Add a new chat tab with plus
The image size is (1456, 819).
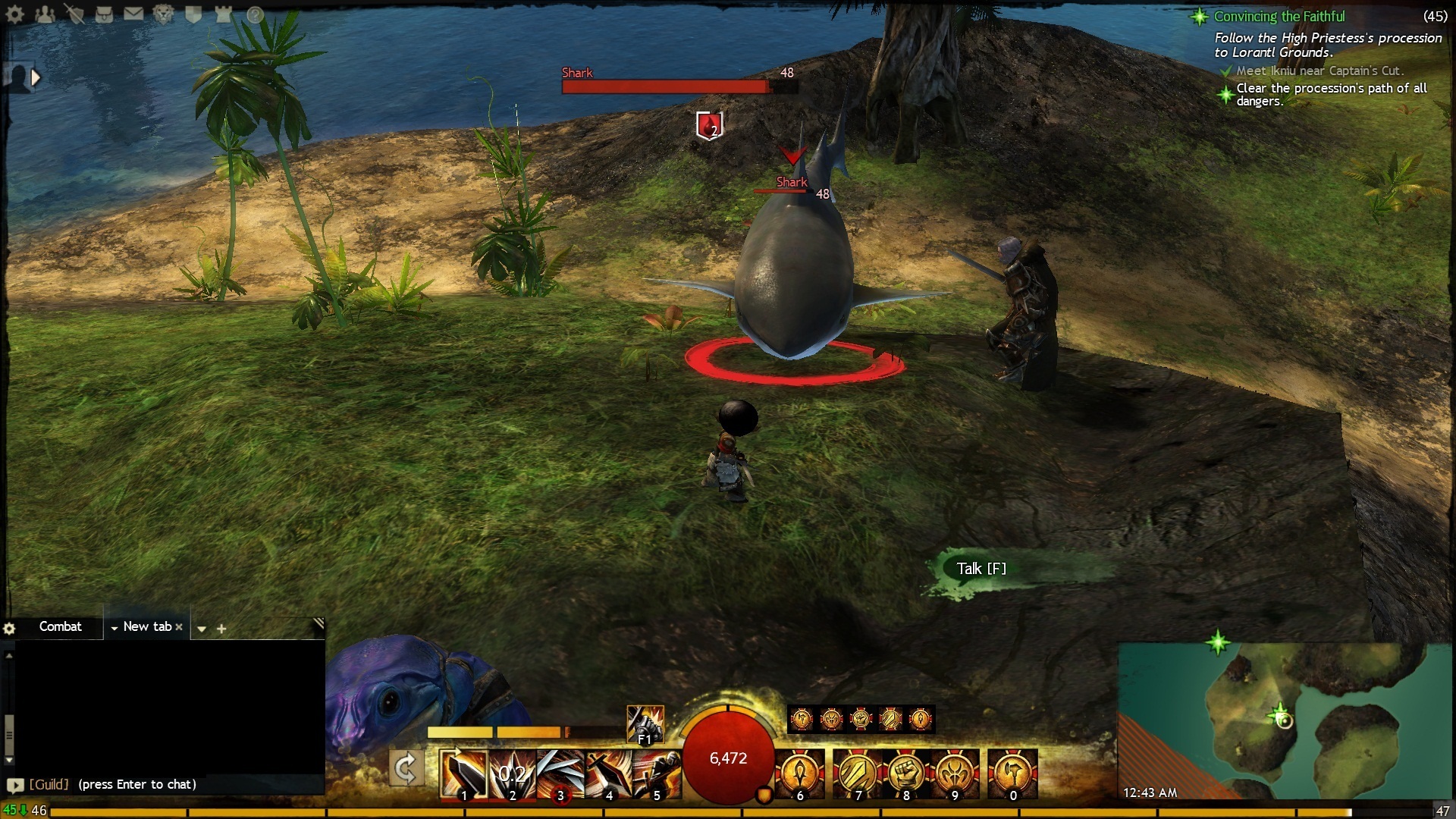click(221, 629)
